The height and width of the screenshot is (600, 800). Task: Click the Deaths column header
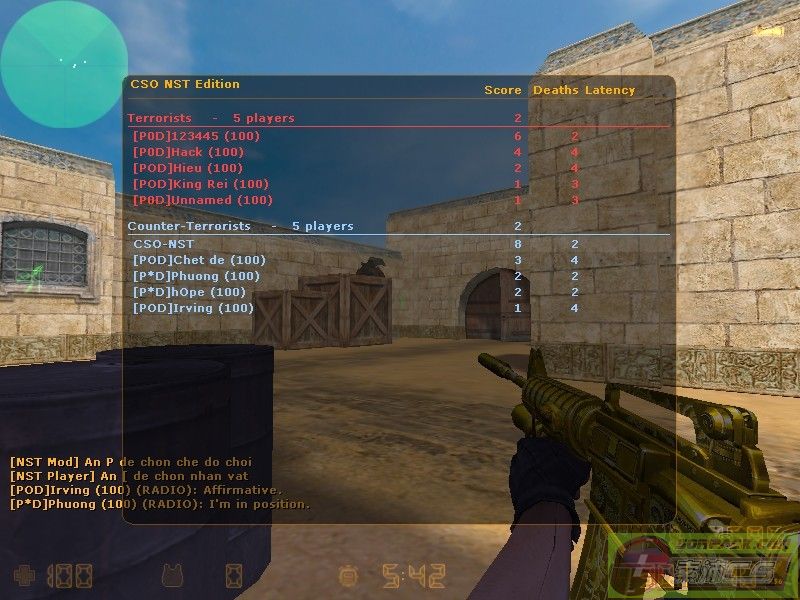[556, 90]
